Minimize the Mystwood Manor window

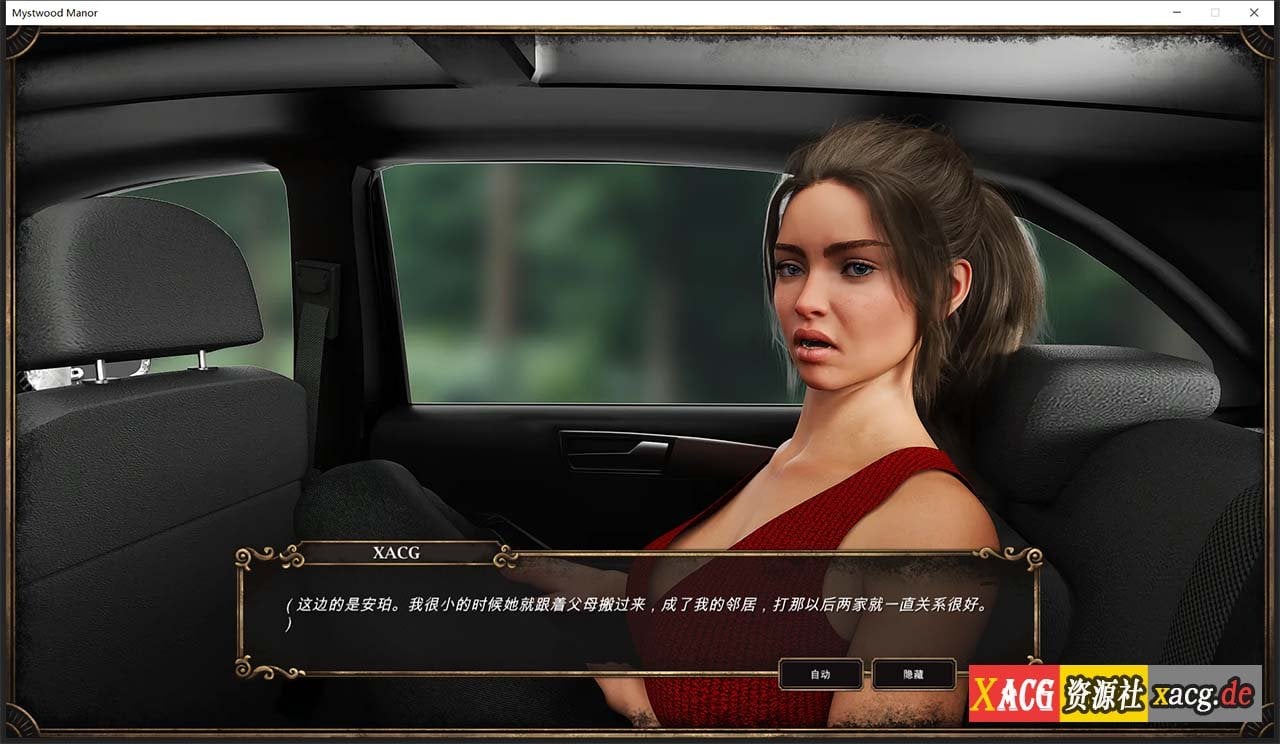(1176, 12)
